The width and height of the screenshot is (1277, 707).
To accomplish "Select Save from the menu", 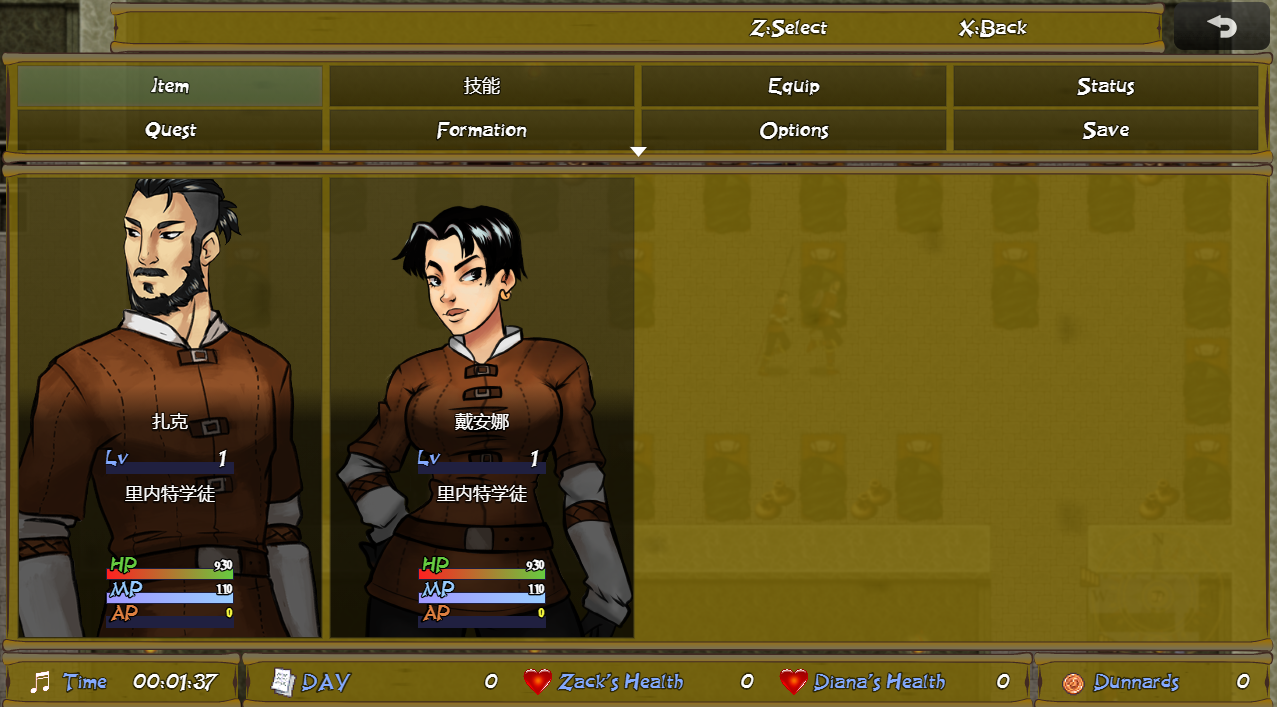I will coord(1106,130).
